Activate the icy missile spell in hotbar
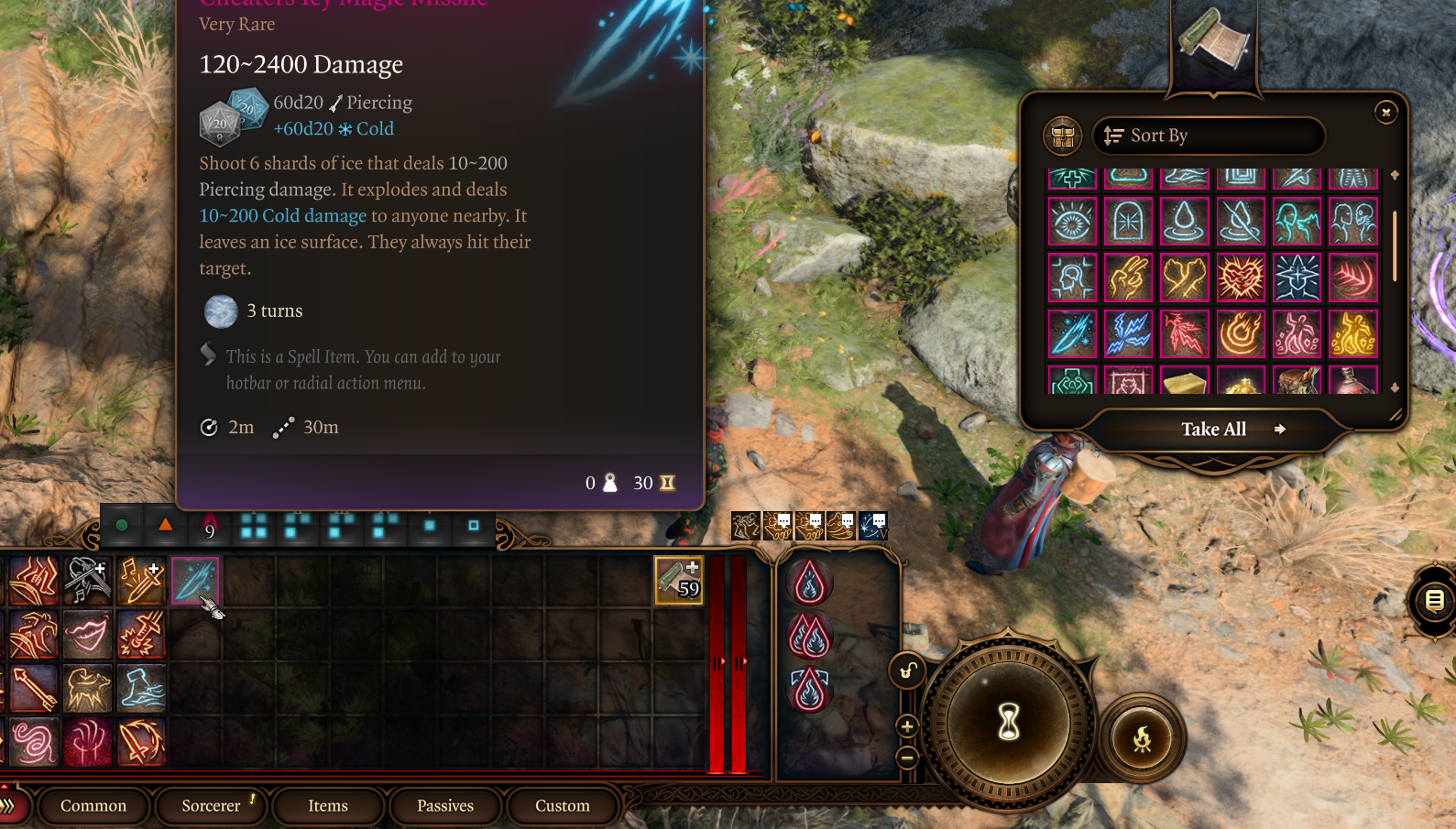 tap(195, 581)
